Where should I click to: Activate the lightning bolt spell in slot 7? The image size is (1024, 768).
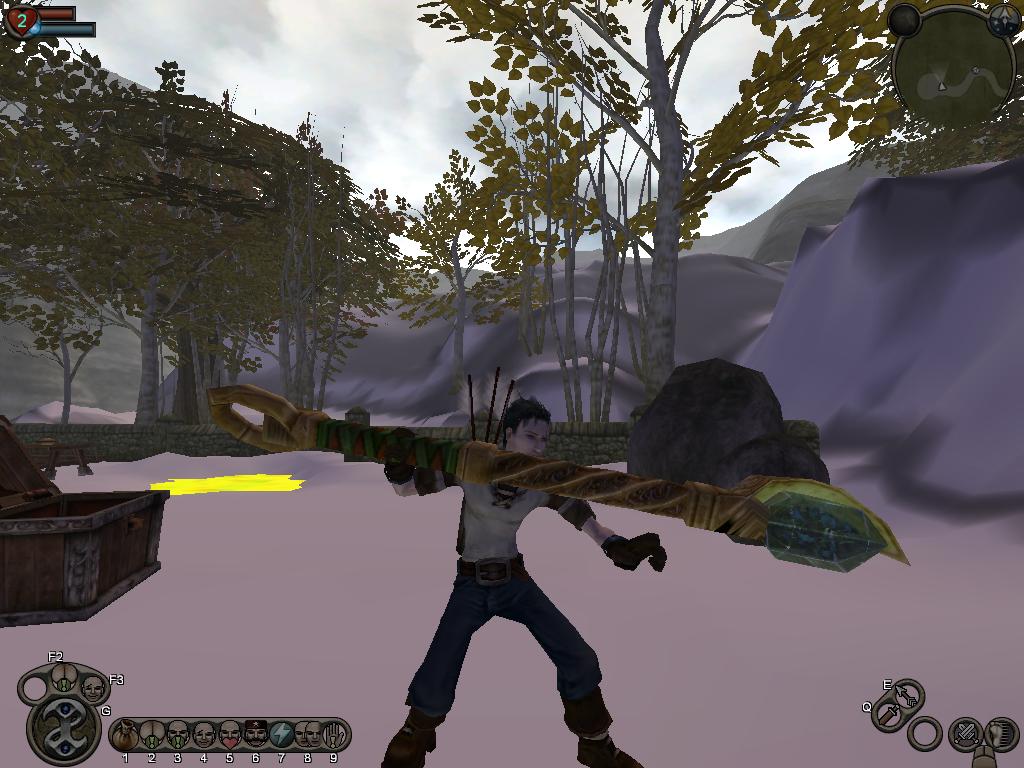click(x=281, y=736)
